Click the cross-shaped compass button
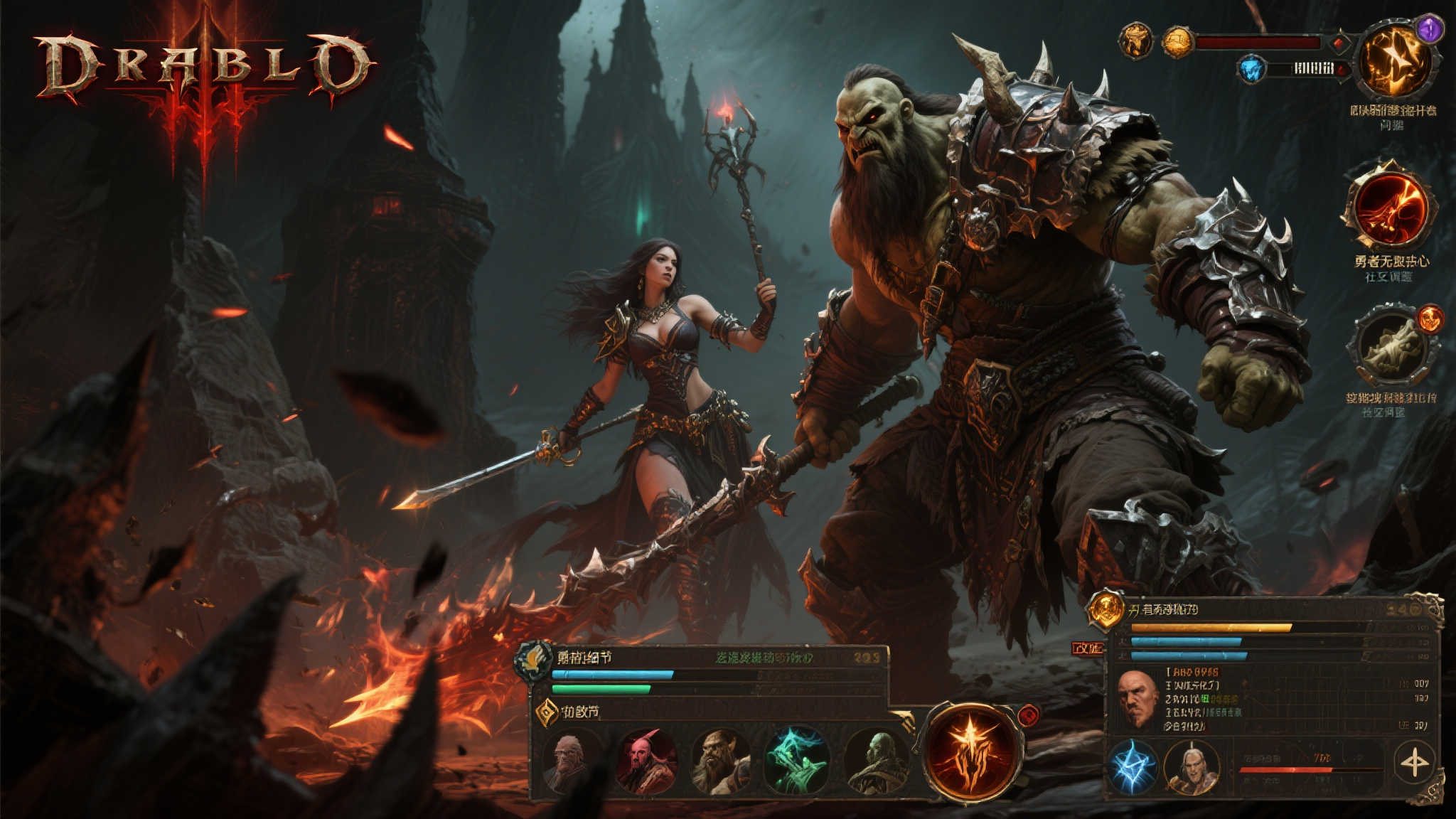 tap(1413, 763)
